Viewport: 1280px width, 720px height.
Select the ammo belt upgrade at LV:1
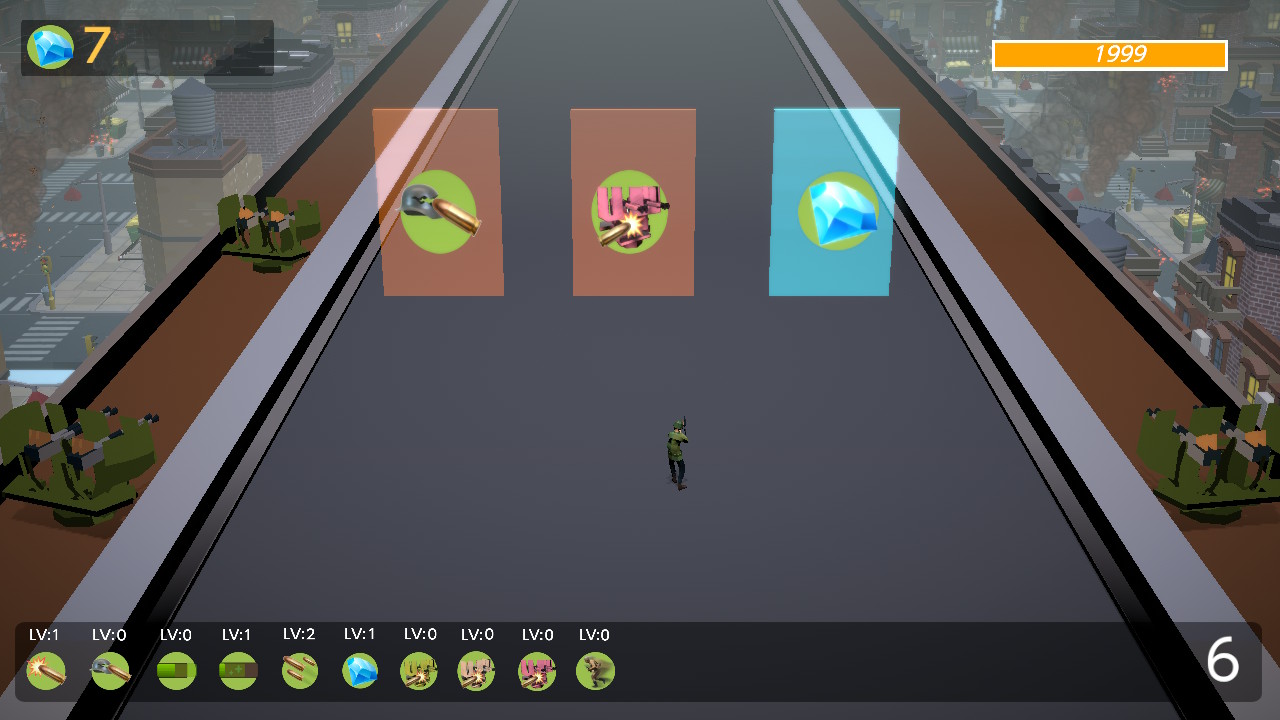pyautogui.click(x=236, y=670)
